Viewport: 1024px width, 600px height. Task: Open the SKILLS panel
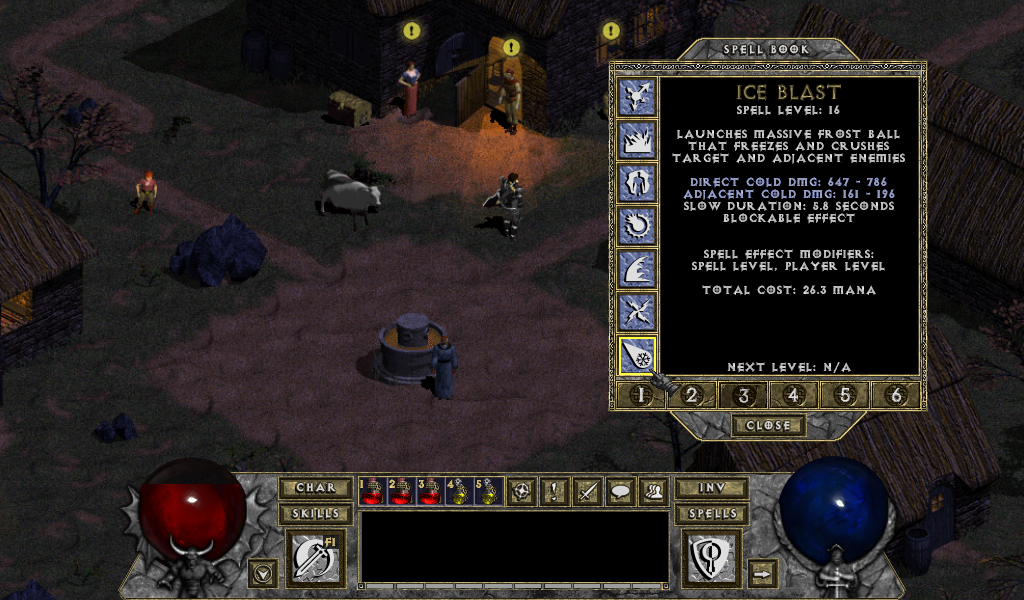[x=315, y=514]
